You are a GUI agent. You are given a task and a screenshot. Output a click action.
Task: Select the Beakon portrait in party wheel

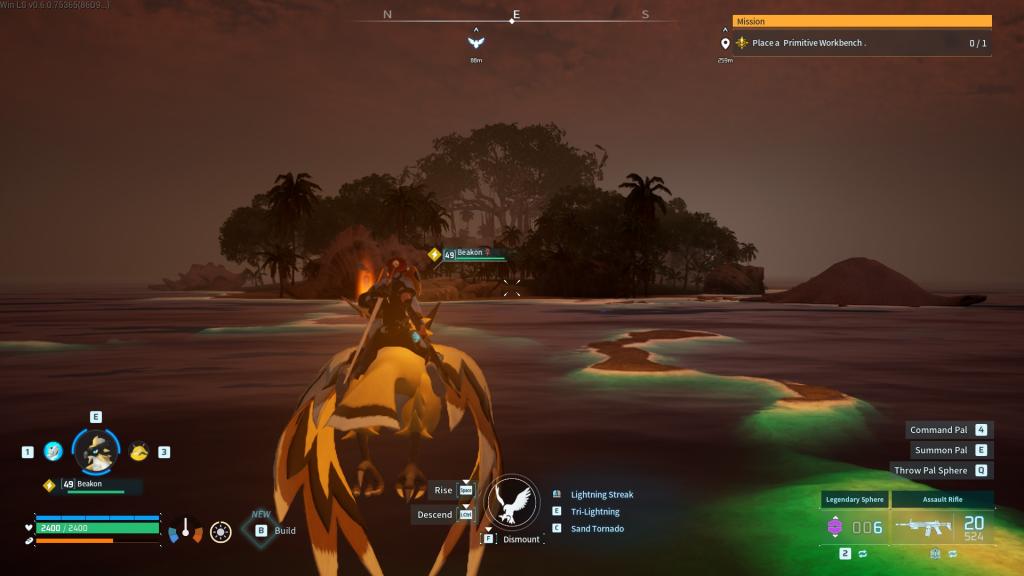coord(96,452)
